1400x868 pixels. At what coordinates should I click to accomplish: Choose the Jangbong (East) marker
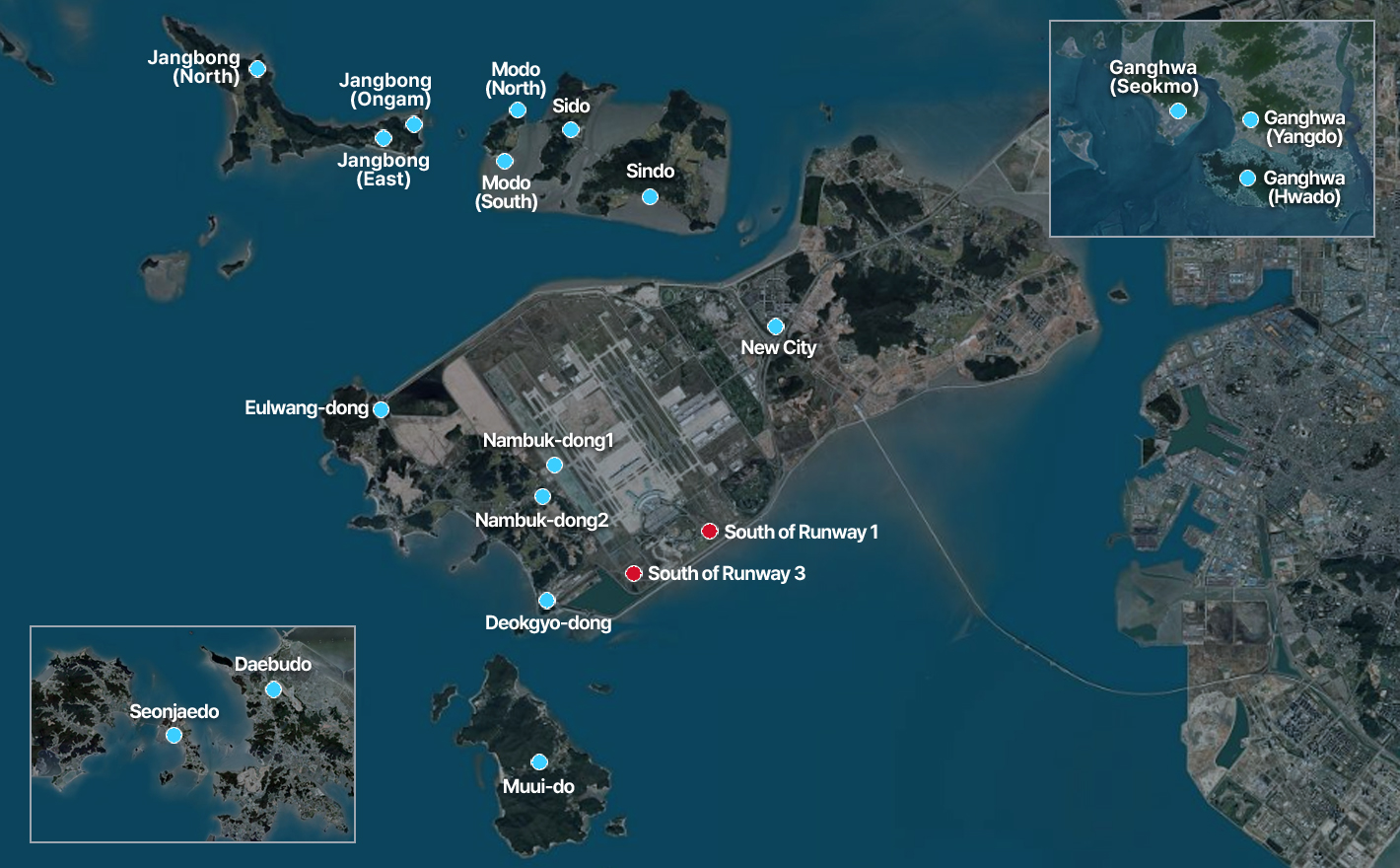[x=384, y=138]
